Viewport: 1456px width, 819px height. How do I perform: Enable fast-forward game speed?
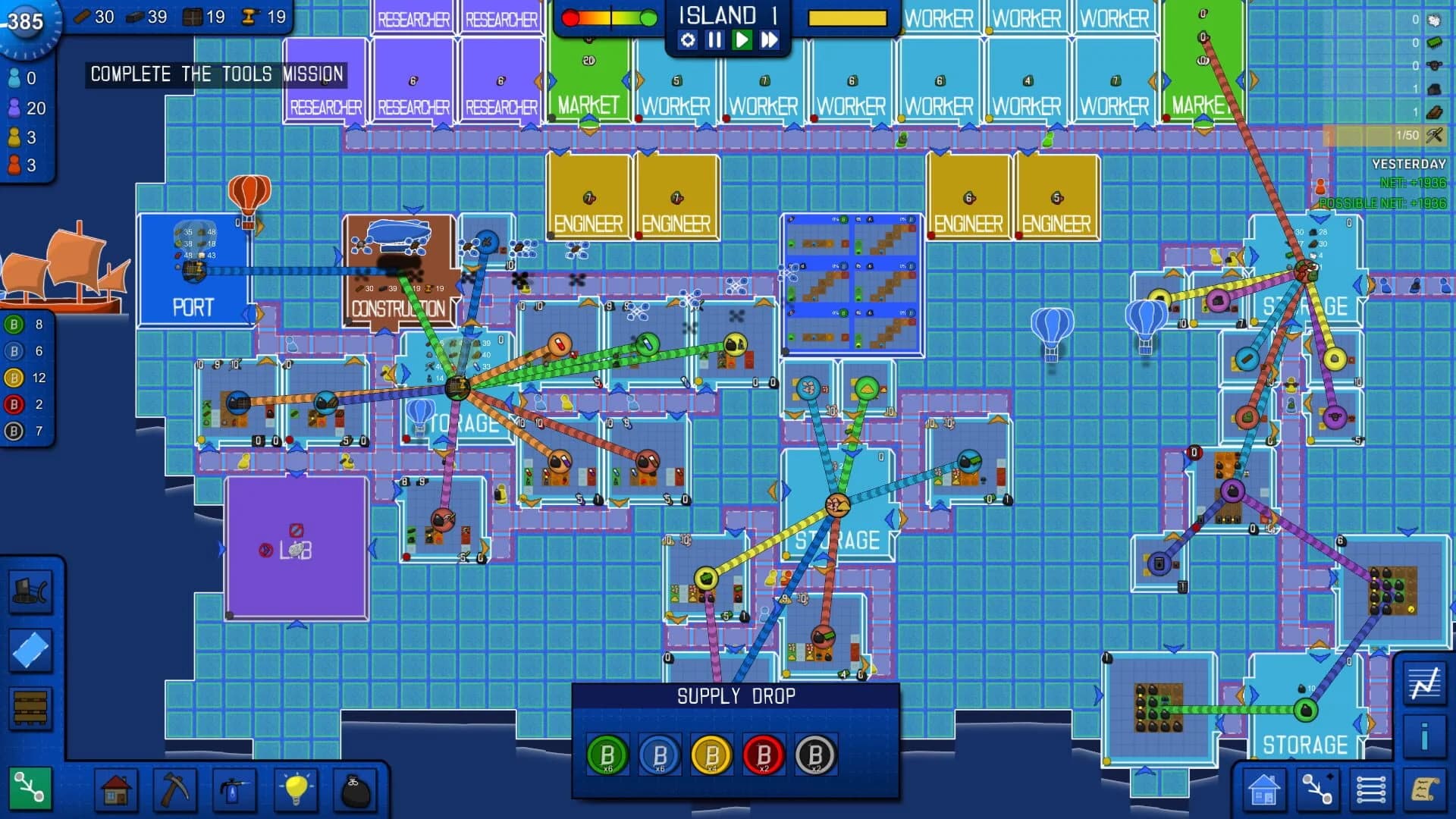pos(768,42)
